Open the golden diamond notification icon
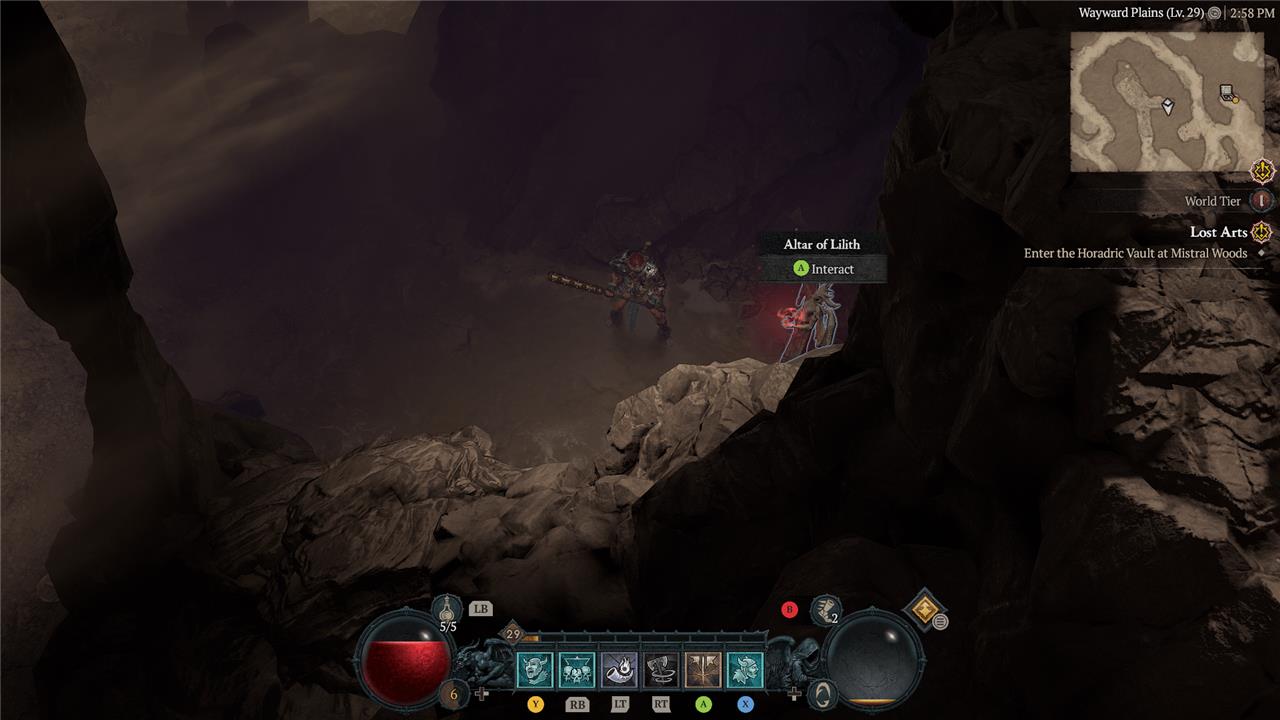 tap(923, 608)
